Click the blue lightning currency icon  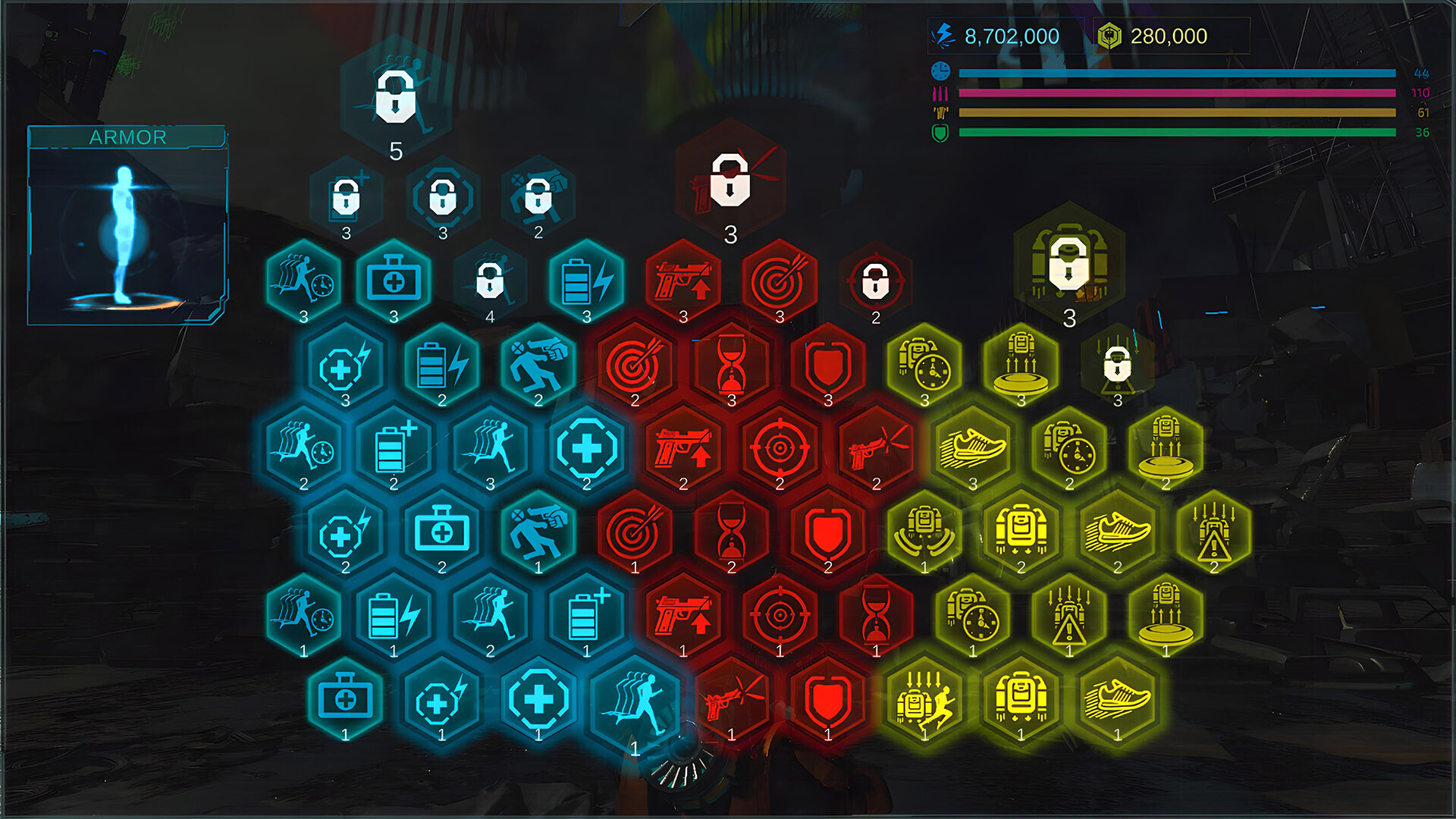click(x=940, y=34)
